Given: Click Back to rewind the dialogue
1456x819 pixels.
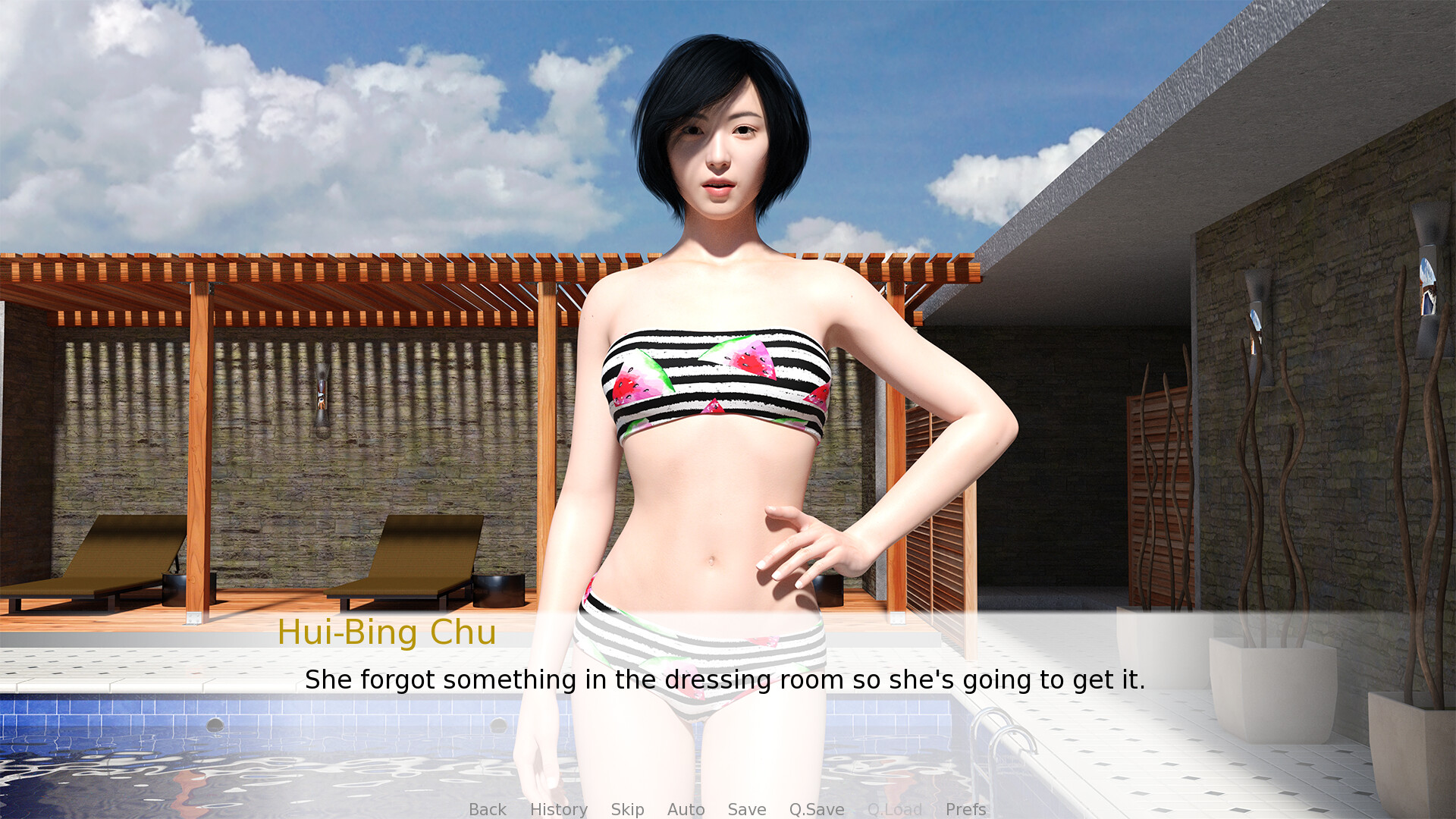Looking at the screenshot, I should point(488,809).
